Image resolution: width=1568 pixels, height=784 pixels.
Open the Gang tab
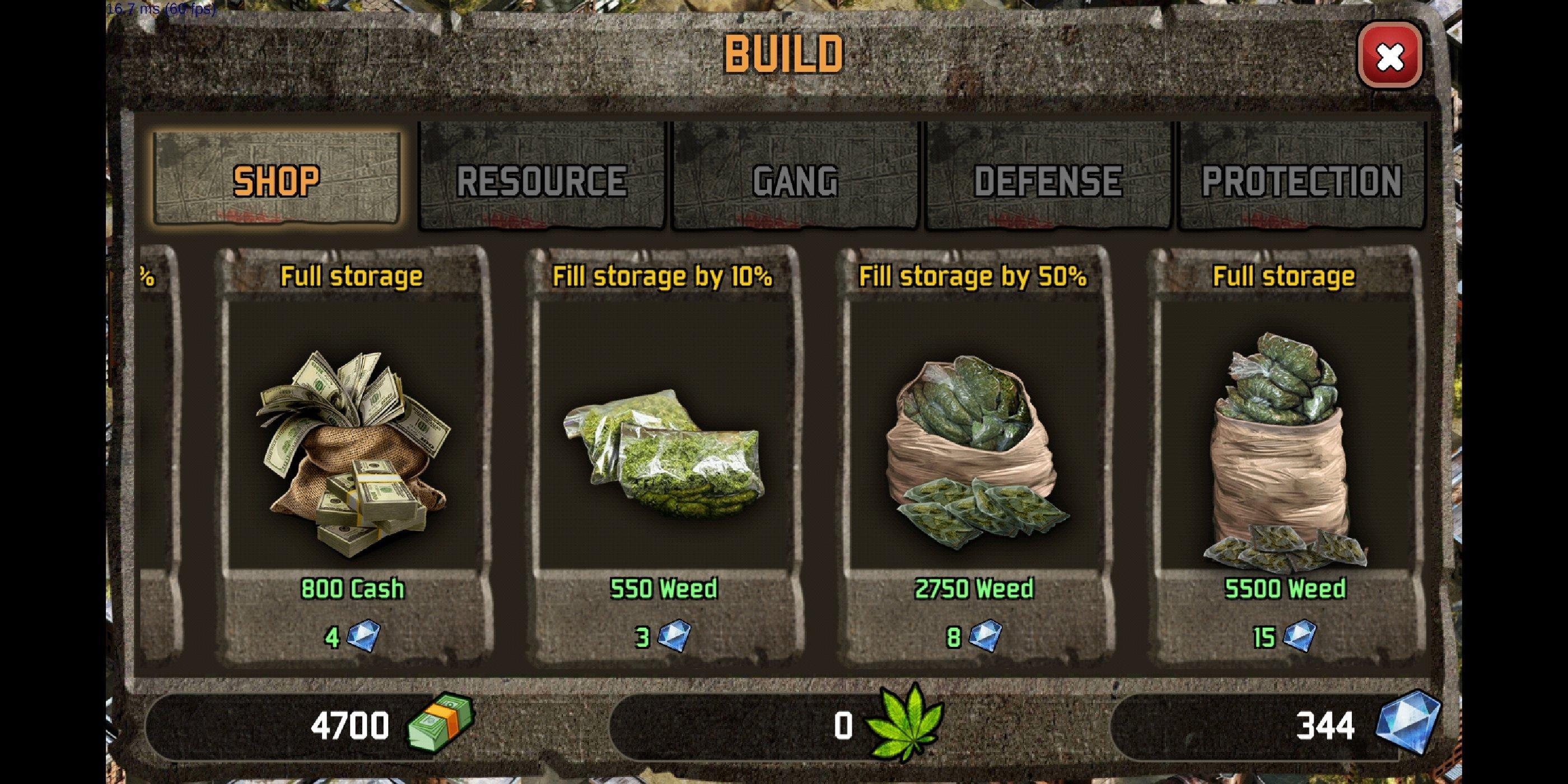pos(795,179)
